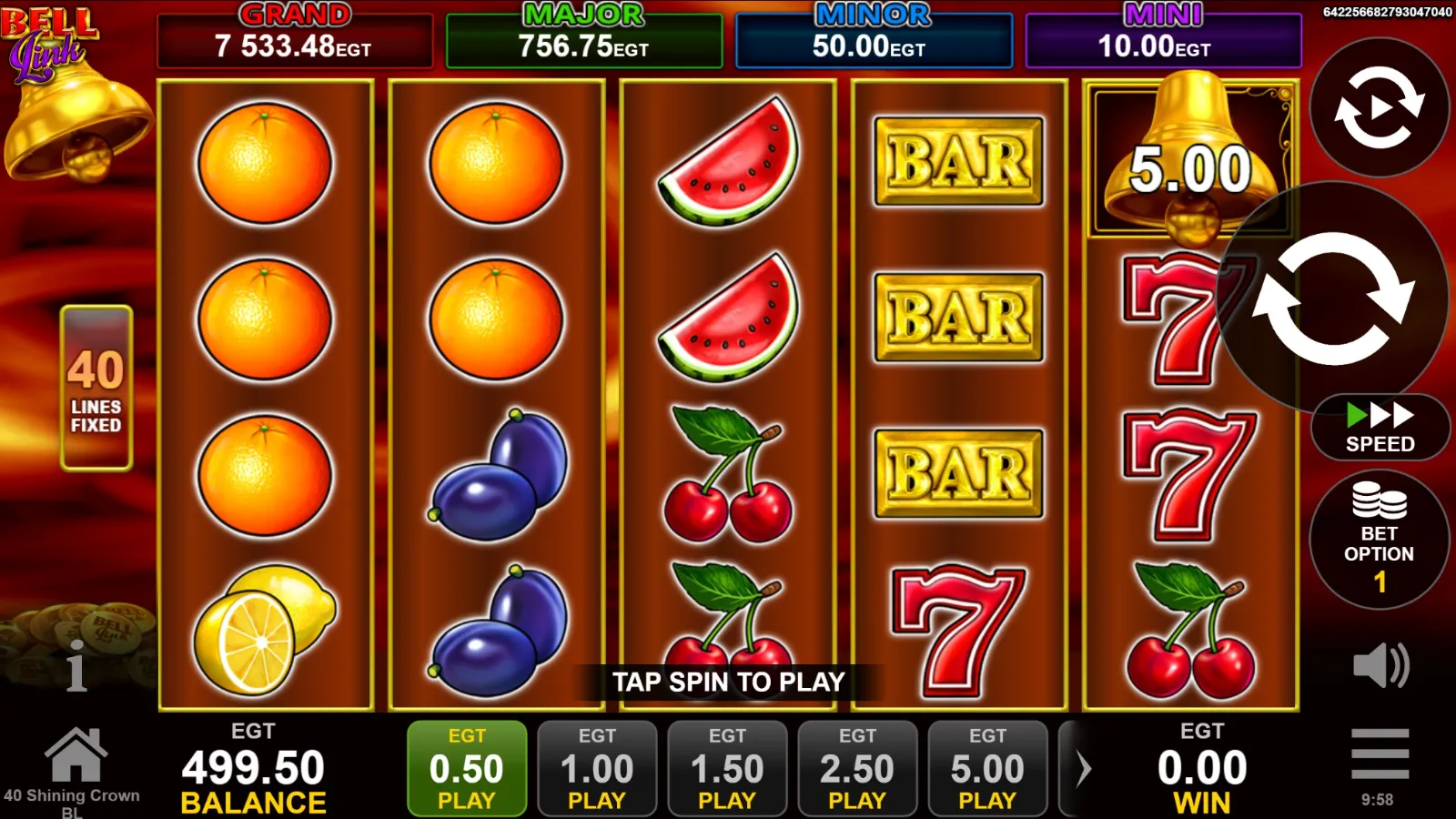
Task: Show more bet amounts with the arrow
Action: (1082, 769)
